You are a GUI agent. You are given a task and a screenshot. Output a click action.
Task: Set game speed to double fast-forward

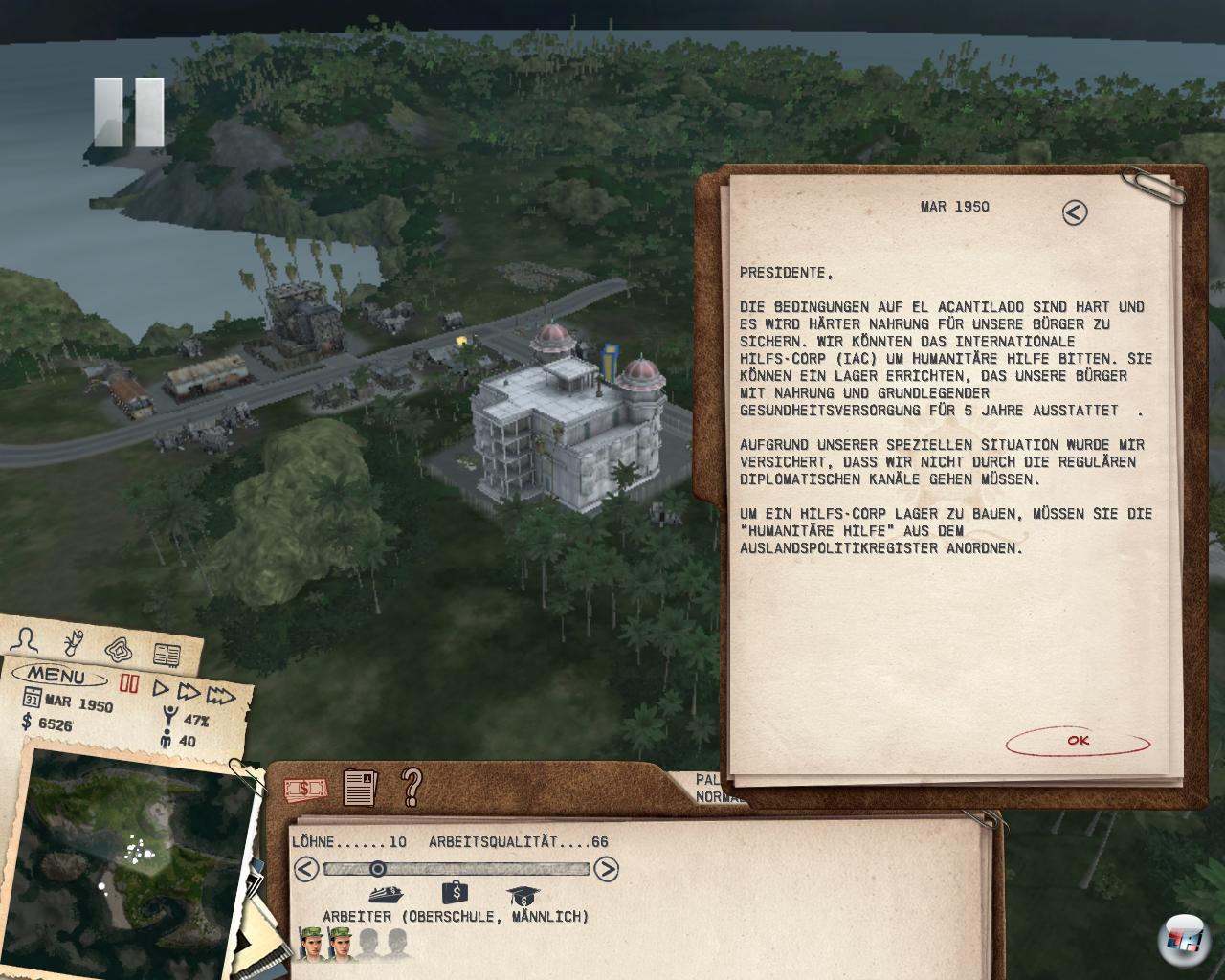(189, 692)
